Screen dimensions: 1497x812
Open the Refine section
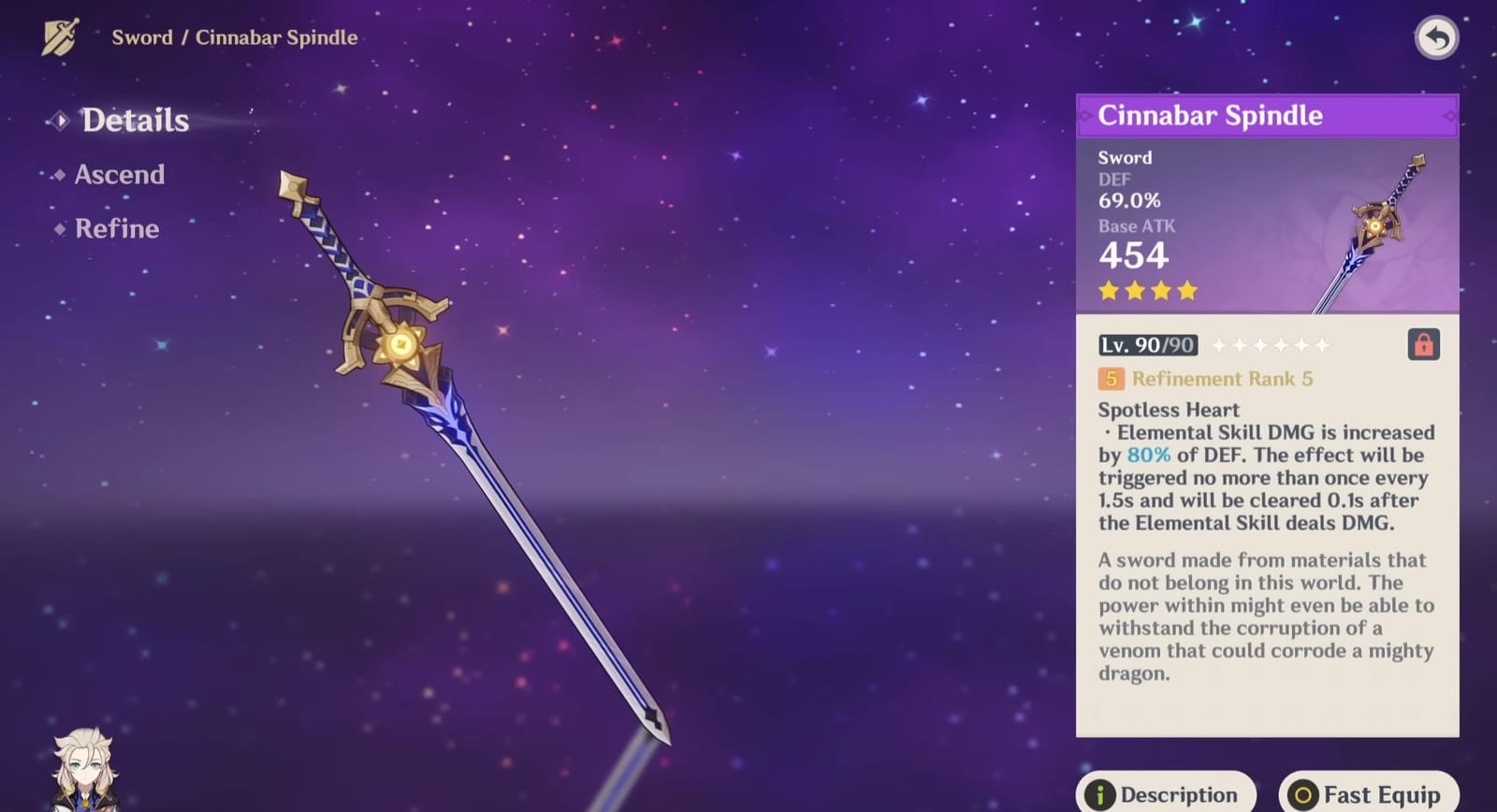117,228
